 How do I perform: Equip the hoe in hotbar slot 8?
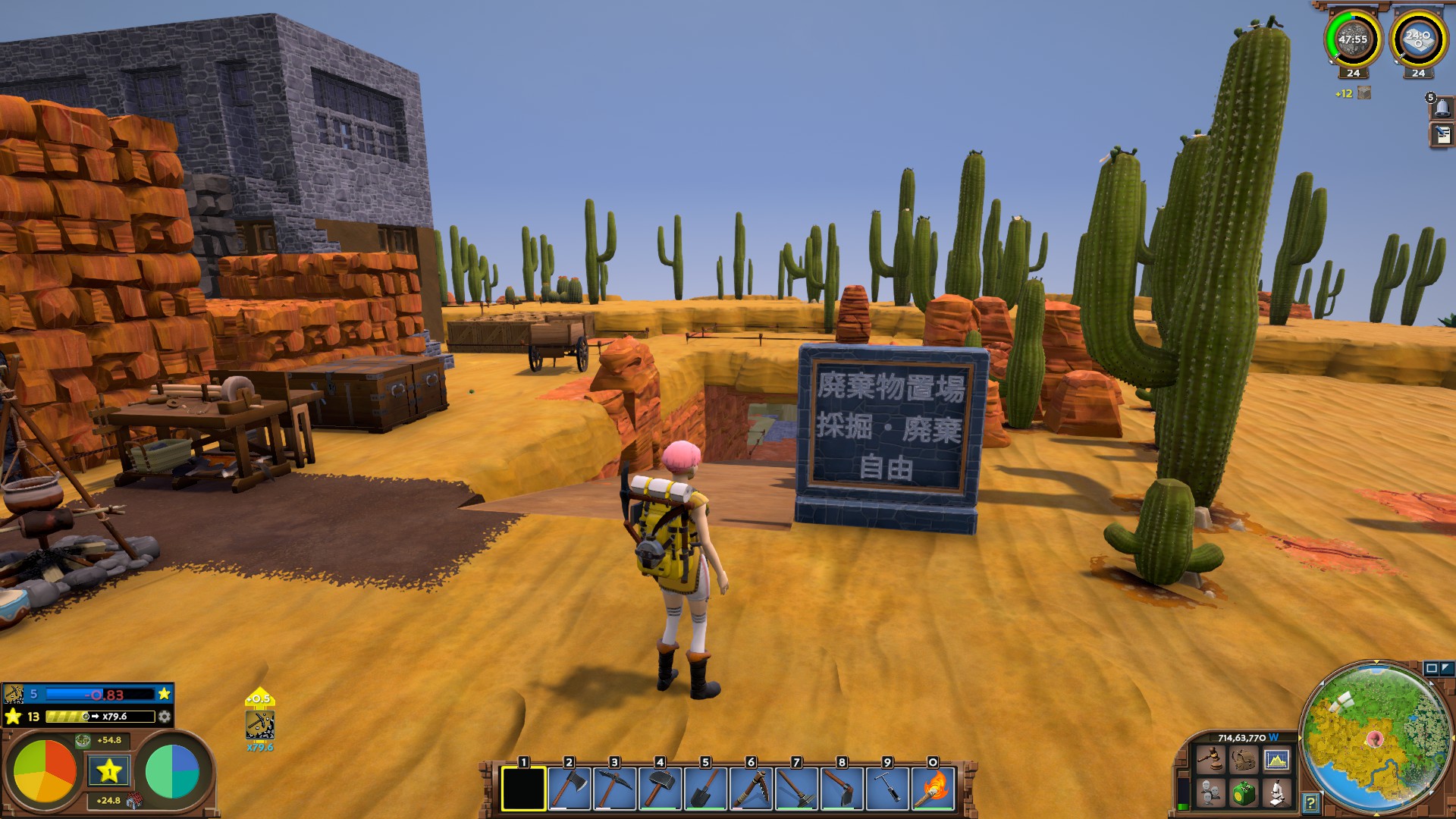(x=842, y=789)
